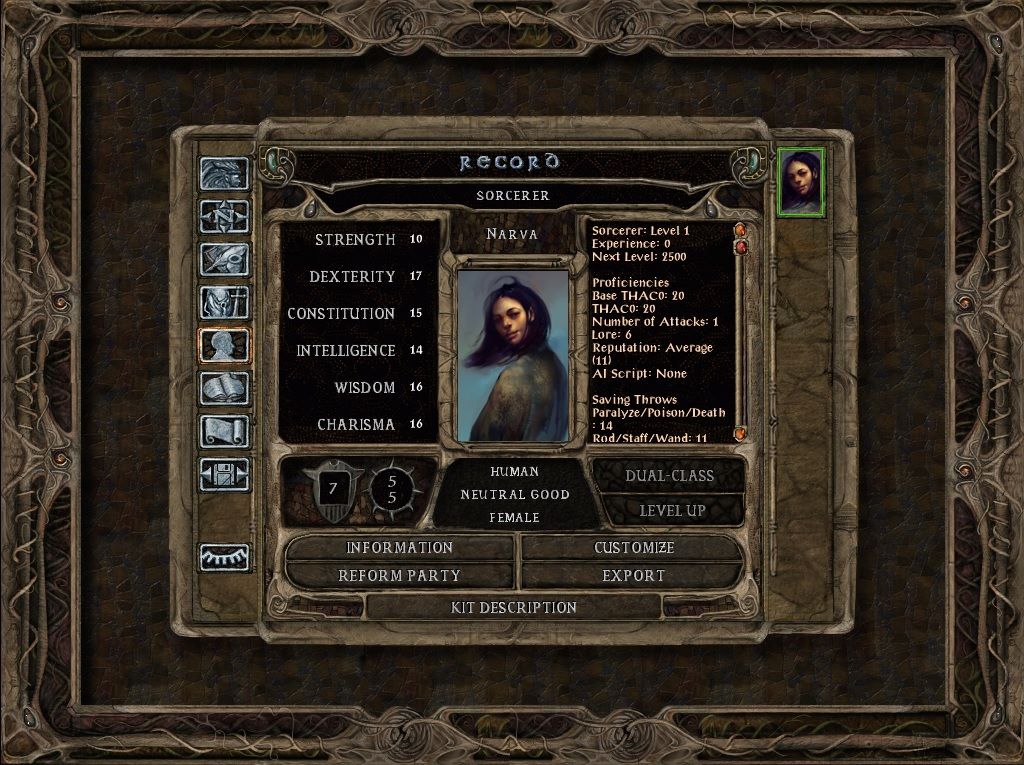Click the stats scrollbar down arrow
The height and width of the screenshot is (765, 1024).
pos(741,433)
